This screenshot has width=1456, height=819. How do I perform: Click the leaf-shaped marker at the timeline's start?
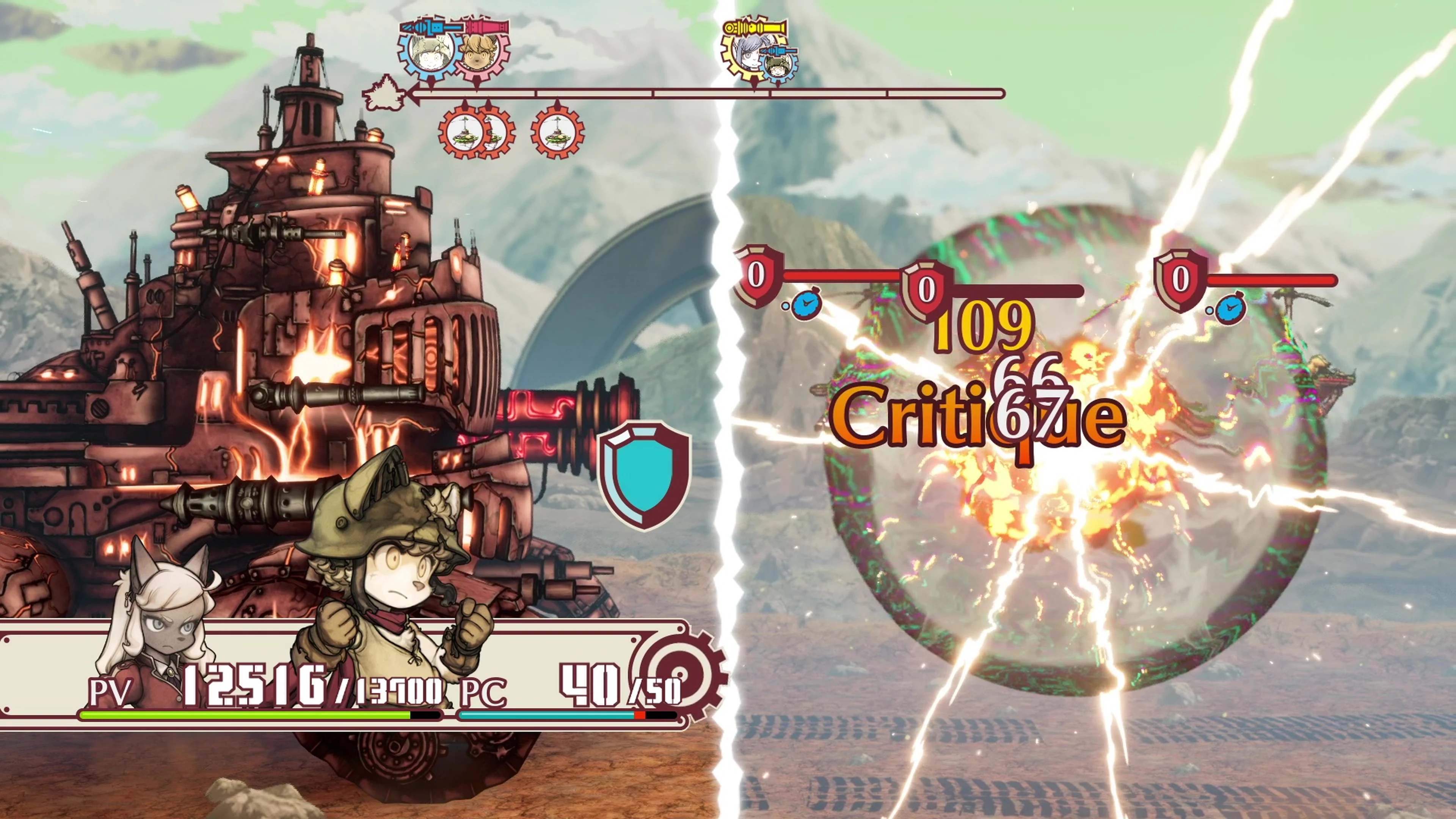point(382,94)
